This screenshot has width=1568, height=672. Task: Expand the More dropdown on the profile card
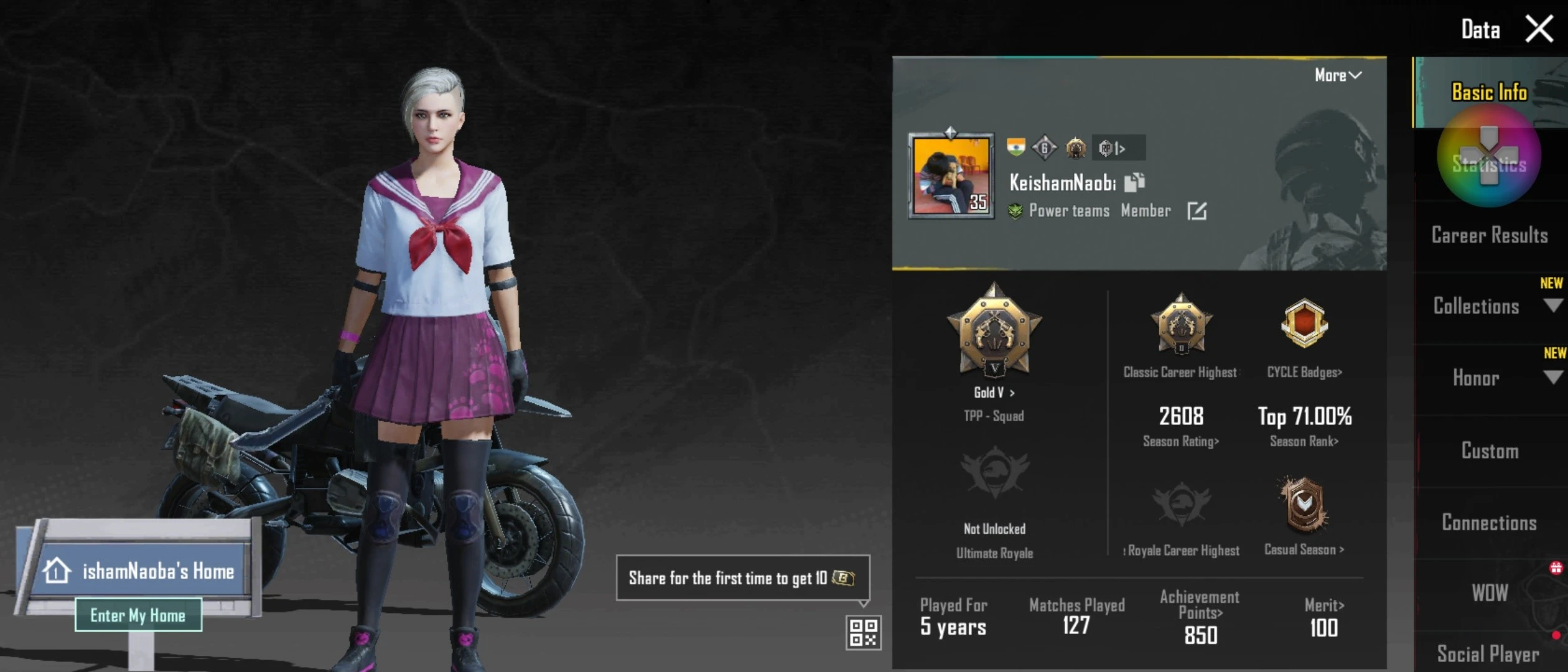point(1338,75)
